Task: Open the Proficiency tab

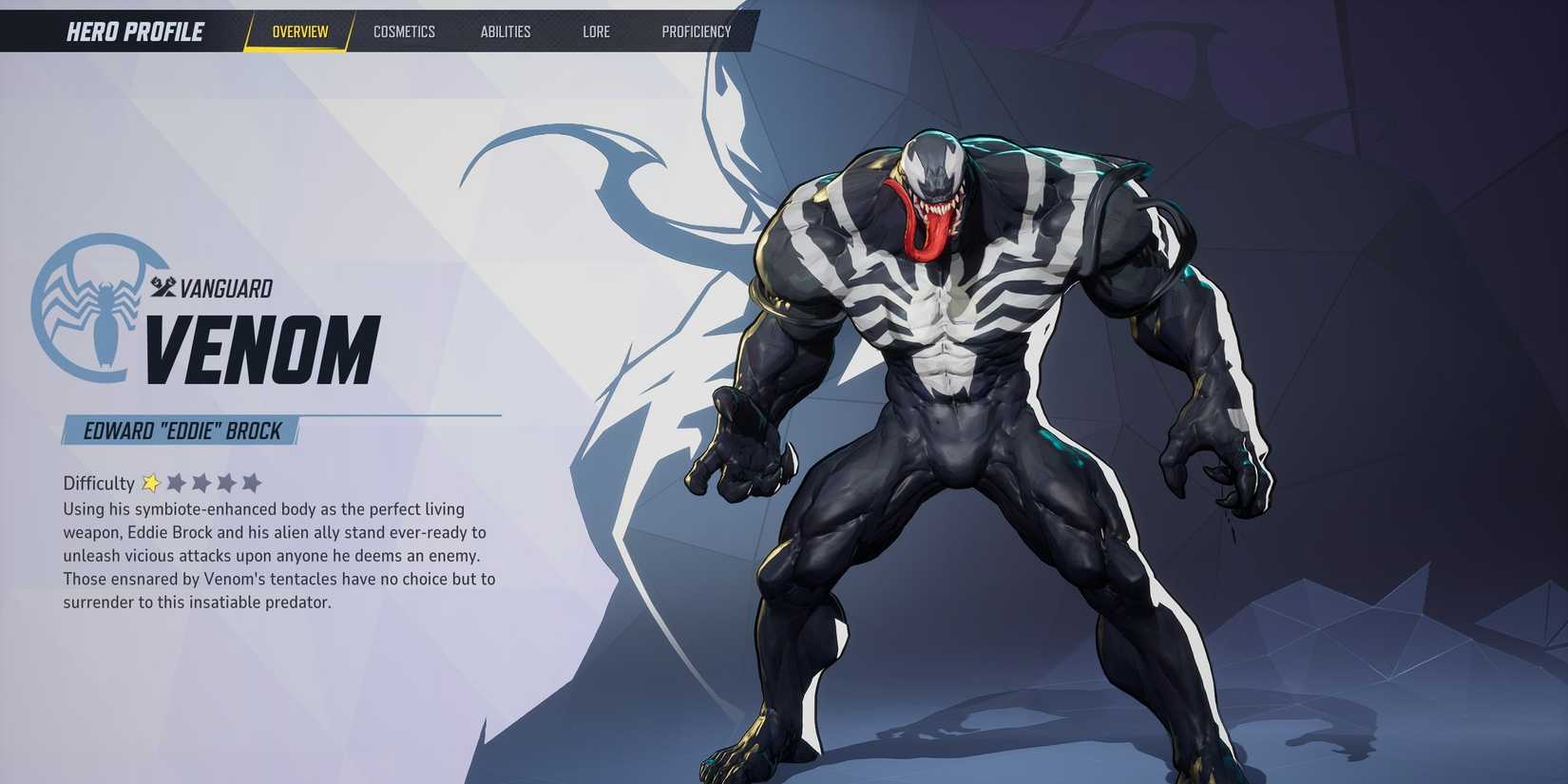Action: pos(697,31)
